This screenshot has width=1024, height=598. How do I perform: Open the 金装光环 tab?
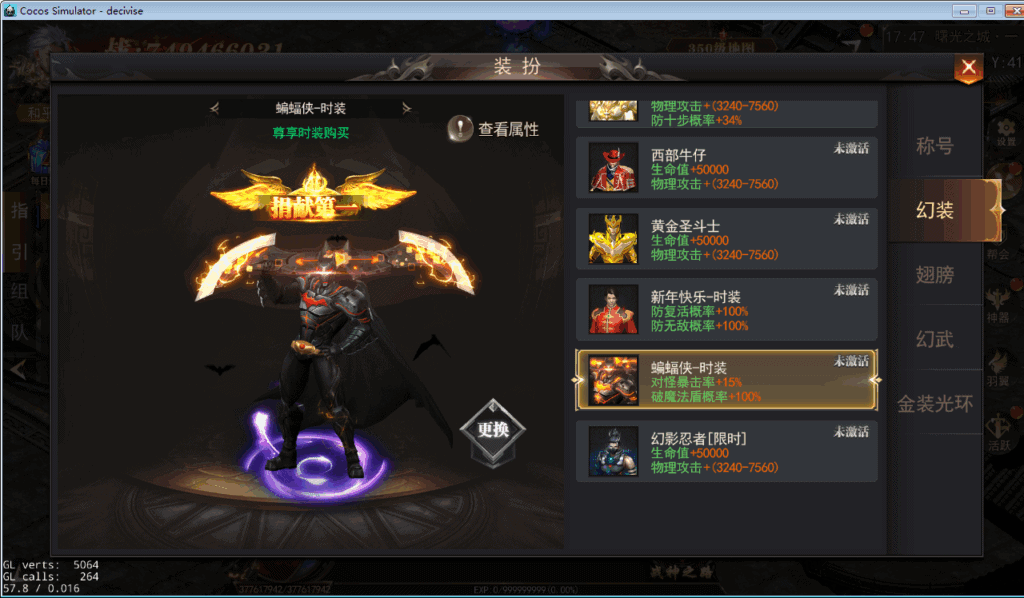click(x=935, y=404)
